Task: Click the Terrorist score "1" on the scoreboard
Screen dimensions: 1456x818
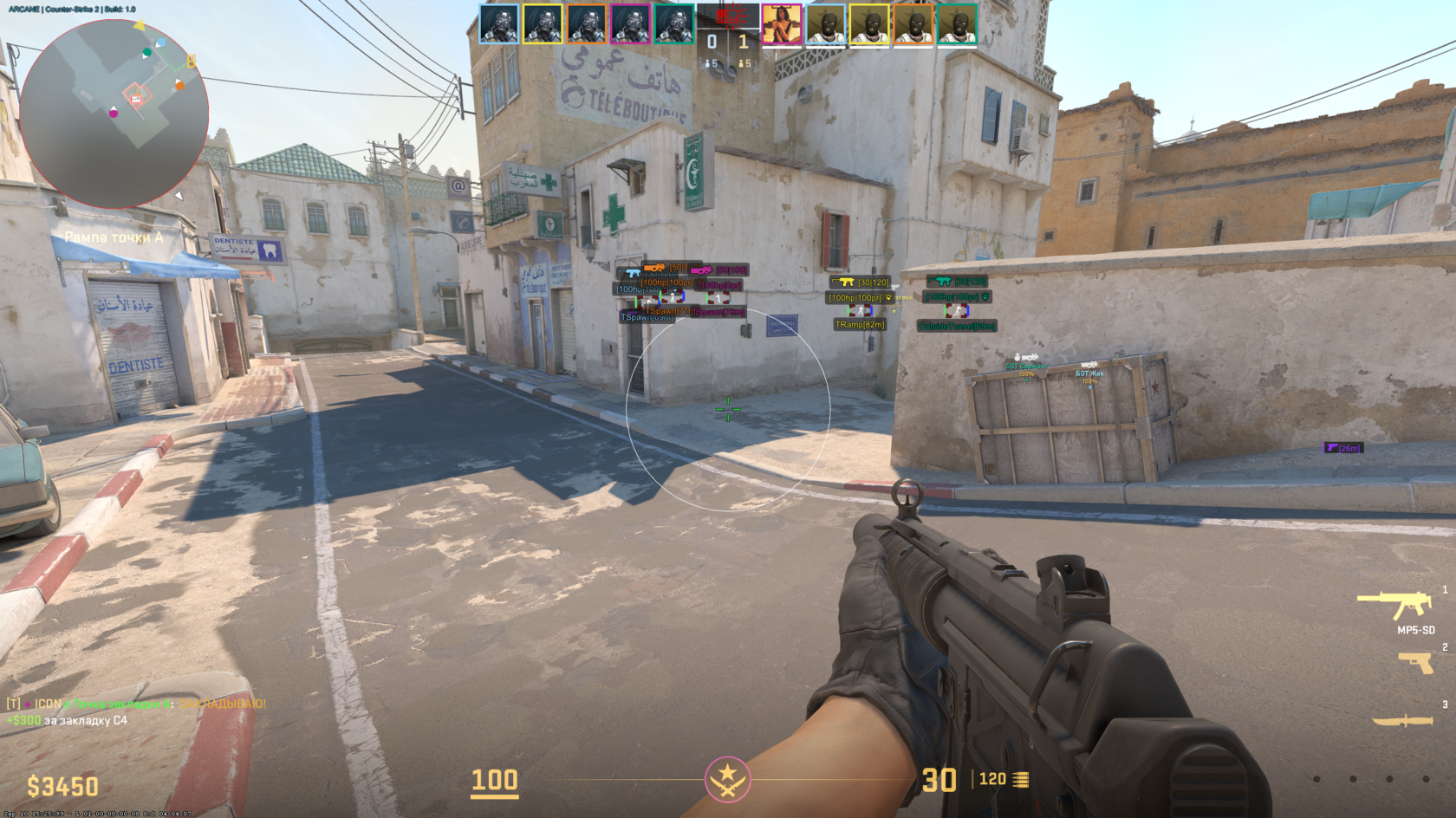Action: [743, 40]
